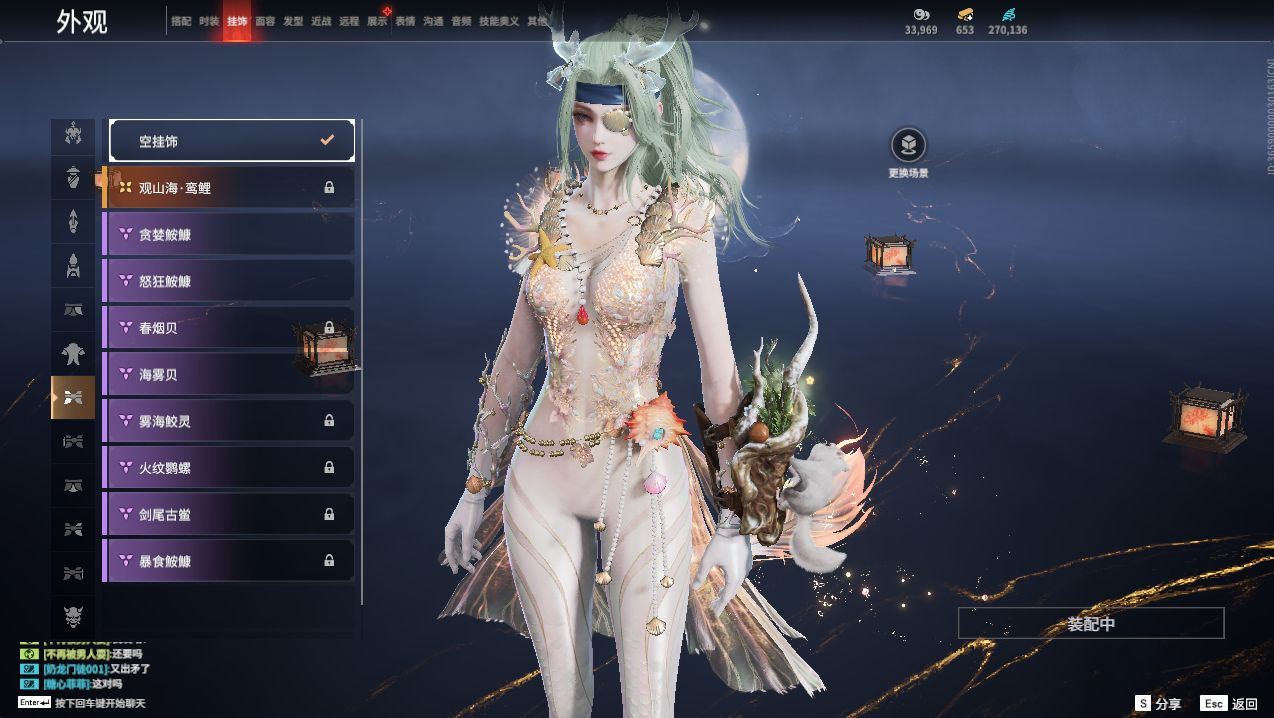This screenshot has height=718, width=1274.
Task: Open the 搭配 outfit tab
Action: (x=181, y=21)
